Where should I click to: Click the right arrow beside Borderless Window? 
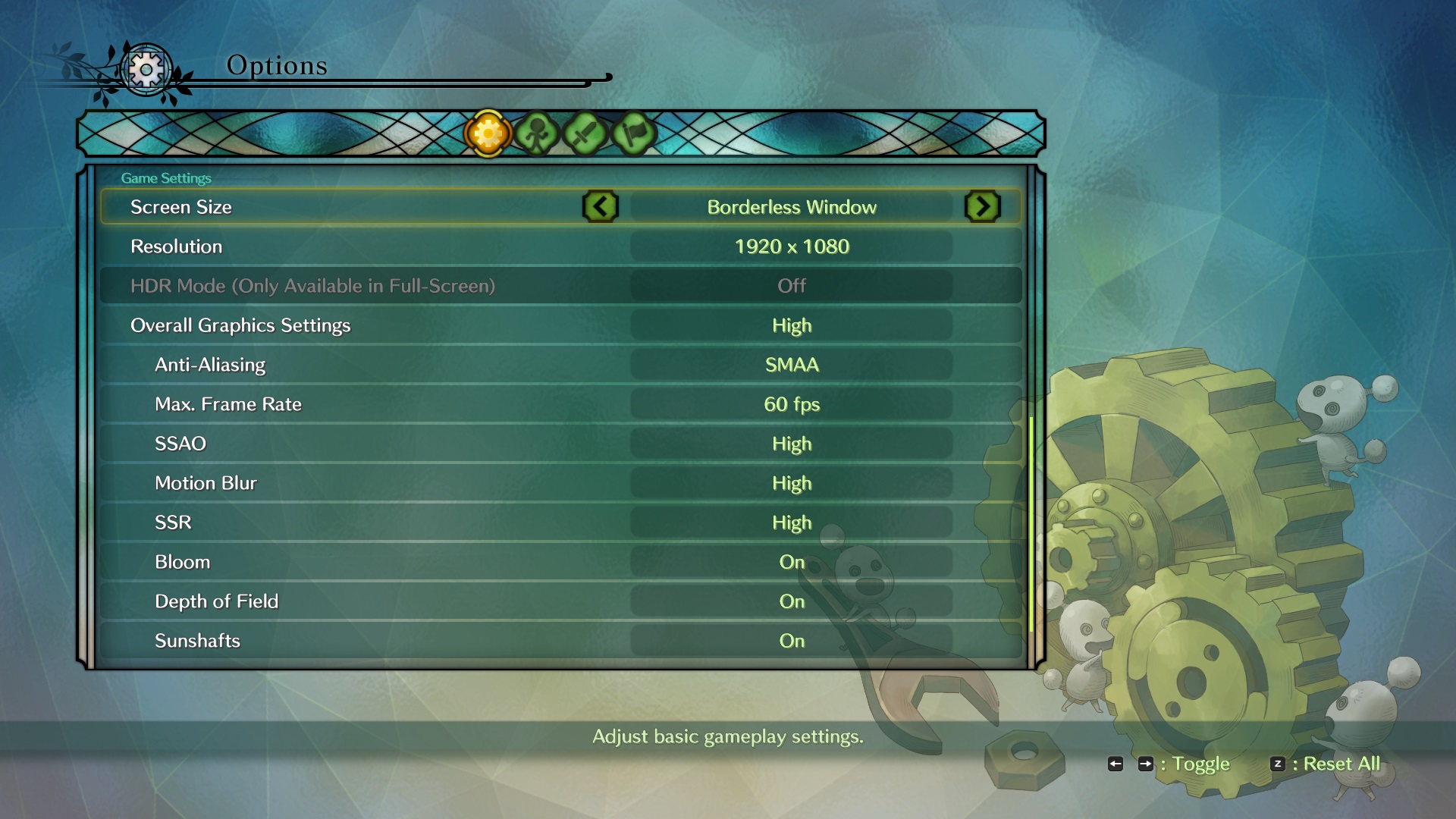(983, 206)
